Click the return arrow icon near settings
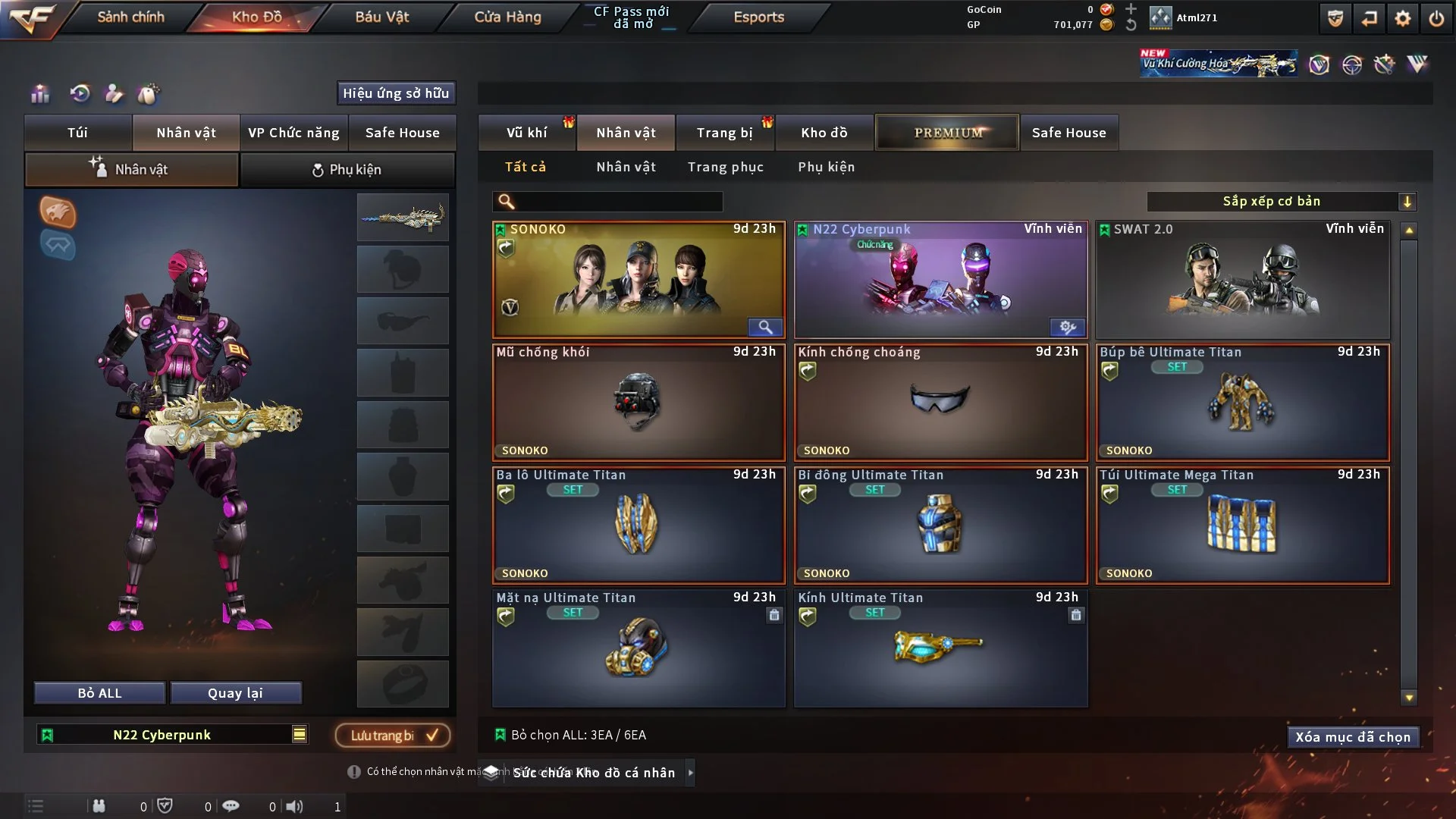1456x819 pixels. pyautogui.click(x=1367, y=19)
